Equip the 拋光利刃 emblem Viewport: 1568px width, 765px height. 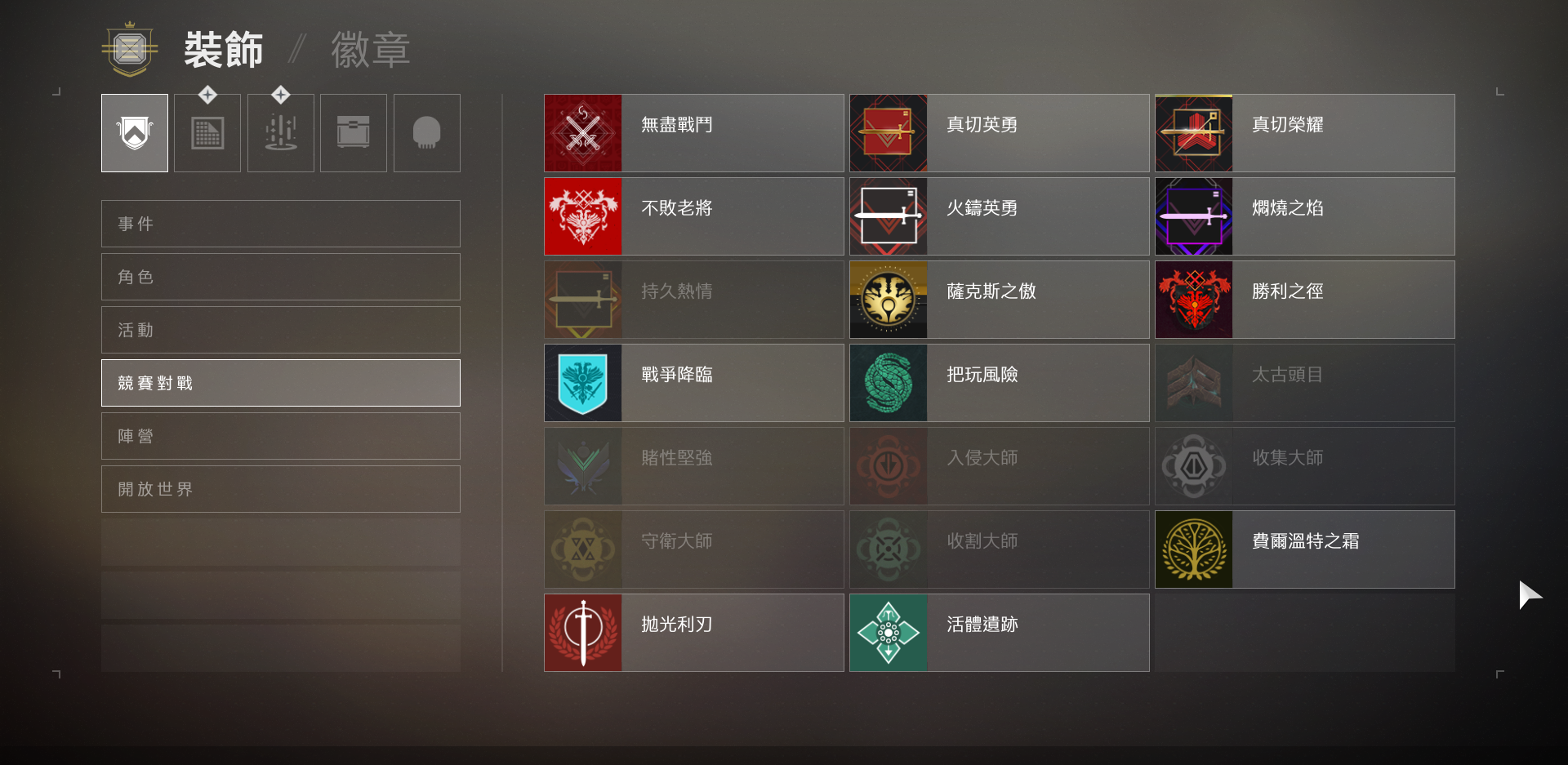tap(693, 632)
